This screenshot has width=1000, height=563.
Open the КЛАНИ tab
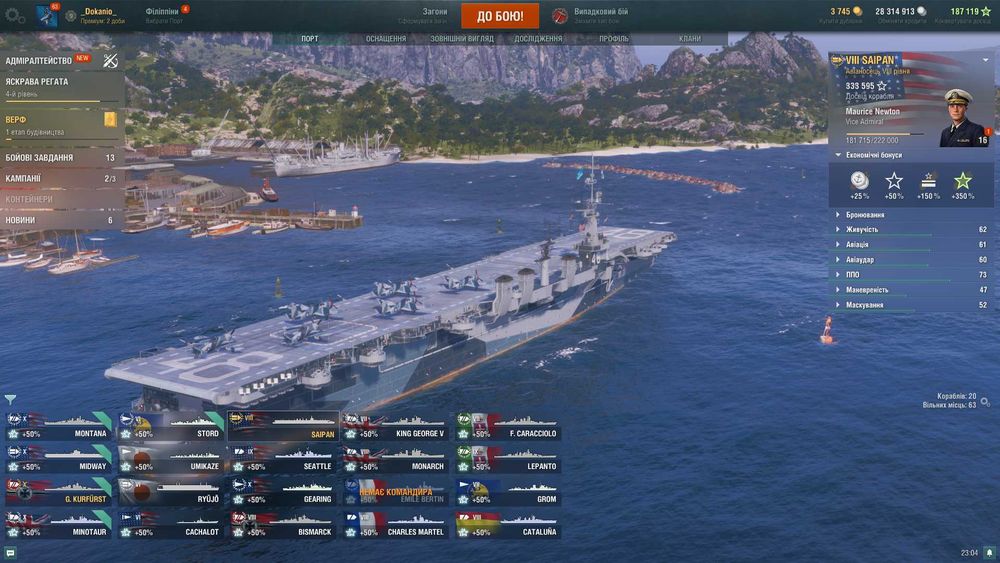coord(690,39)
